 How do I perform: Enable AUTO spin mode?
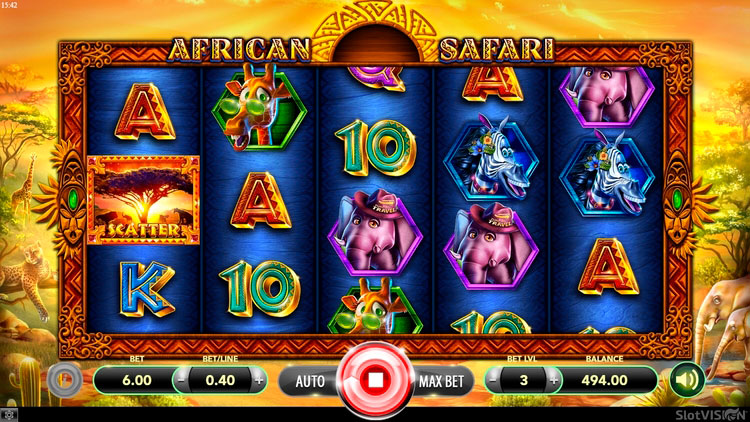coord(309,381)
